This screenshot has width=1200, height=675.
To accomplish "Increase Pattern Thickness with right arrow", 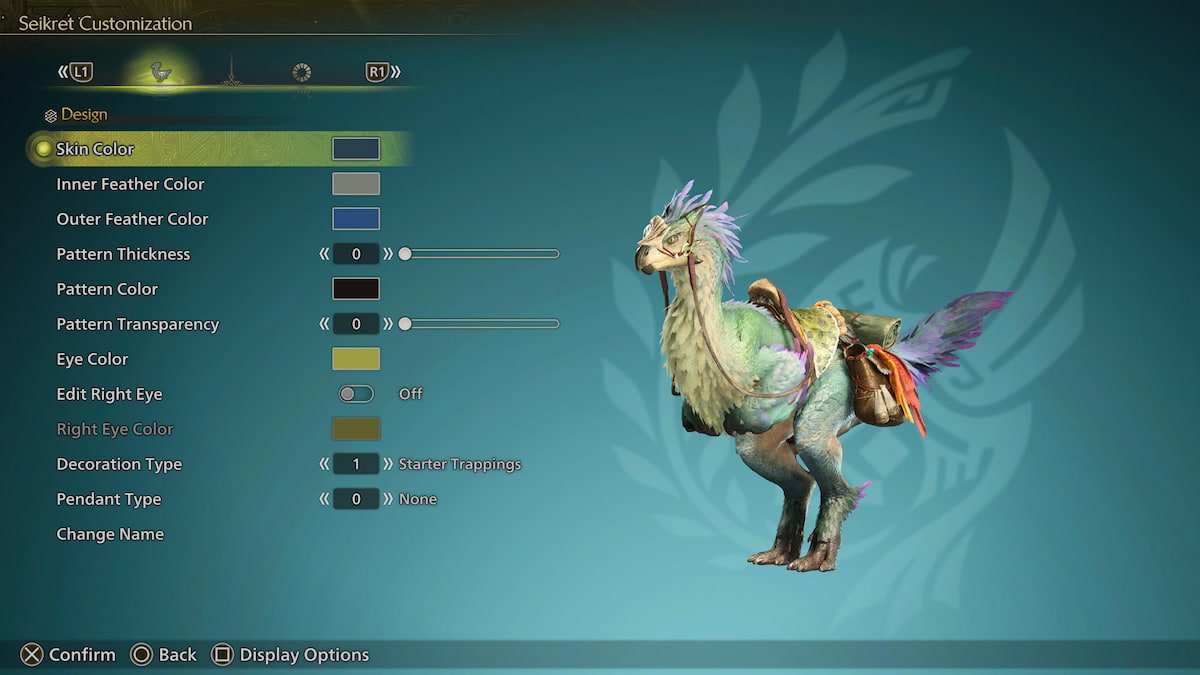I will click(x=388, y=254).
